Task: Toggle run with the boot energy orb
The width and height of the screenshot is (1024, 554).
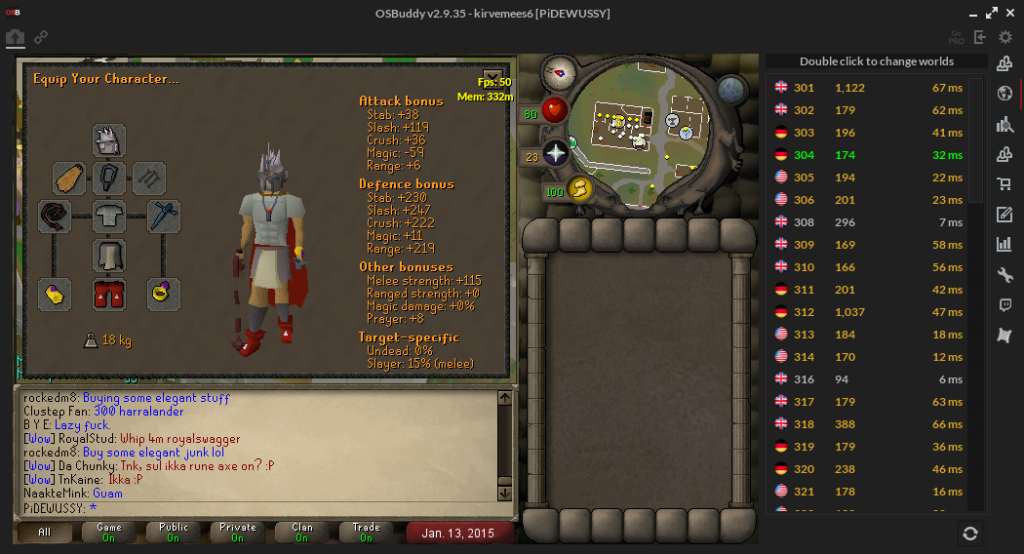Action: click(x=579, y=190)
